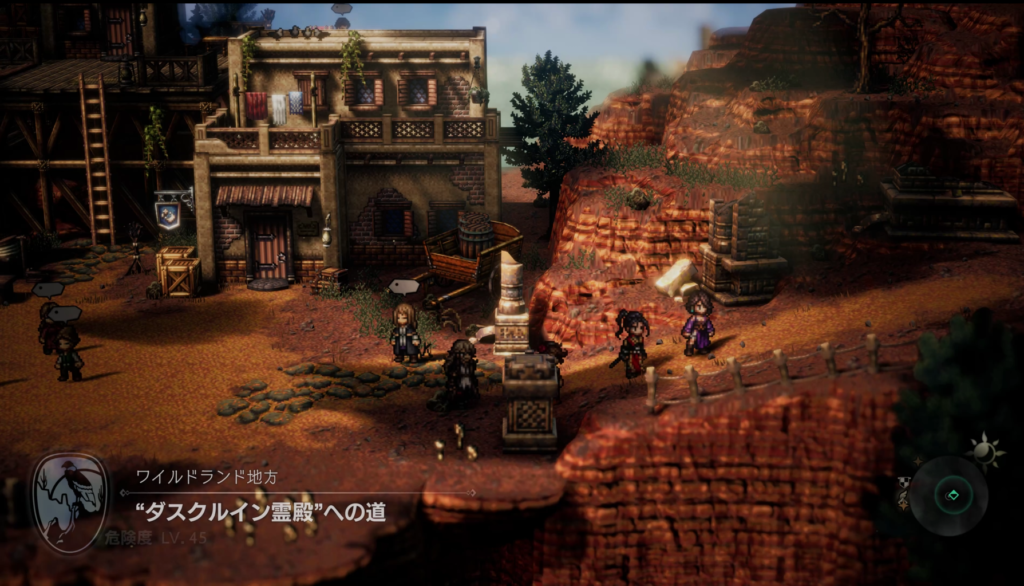Select the sun day-night indicator icon
This screenshot has width=1024, height=586.
(984, 453)
